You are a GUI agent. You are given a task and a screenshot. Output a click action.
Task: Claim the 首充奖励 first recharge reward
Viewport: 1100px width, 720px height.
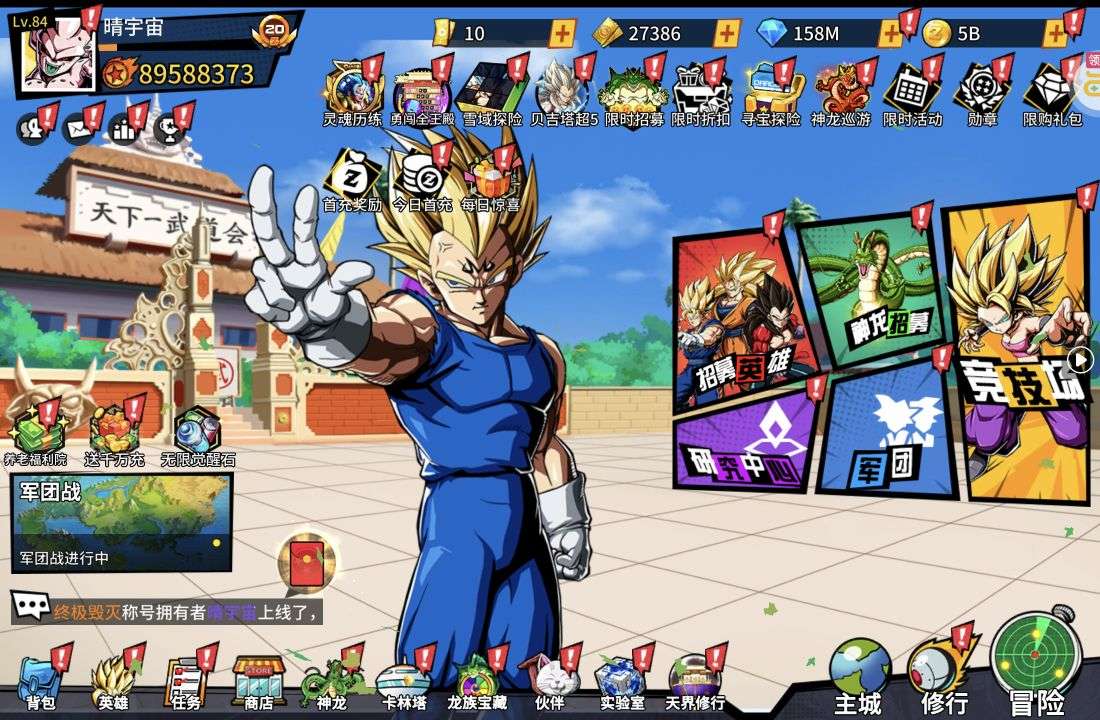pos(352,180)
